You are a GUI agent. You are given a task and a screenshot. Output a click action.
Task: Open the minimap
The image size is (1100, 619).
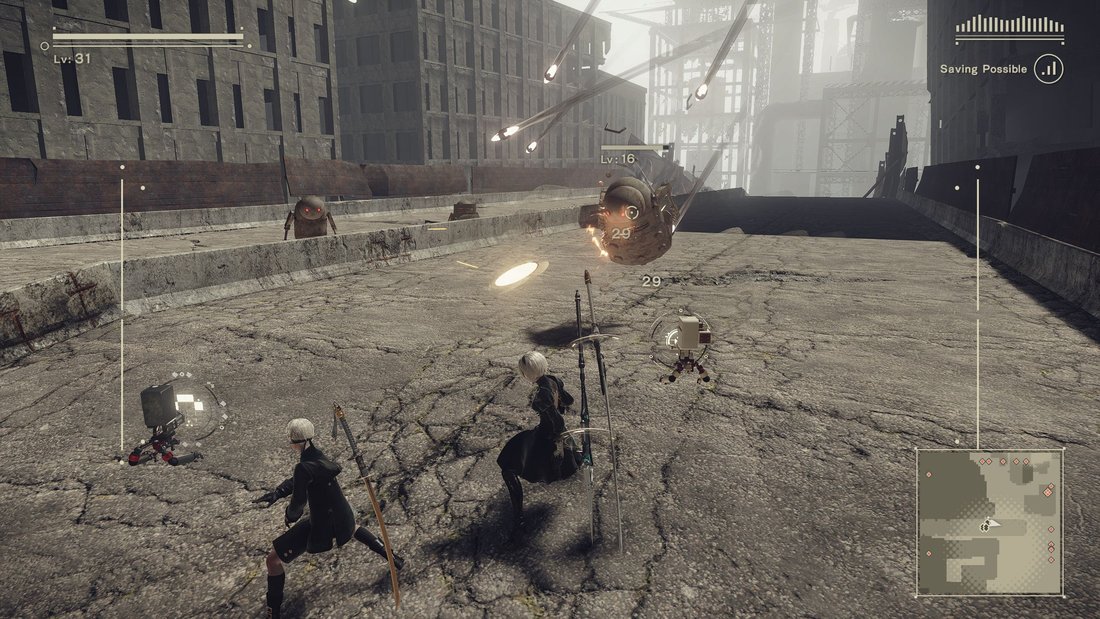(x=989, y=522)
